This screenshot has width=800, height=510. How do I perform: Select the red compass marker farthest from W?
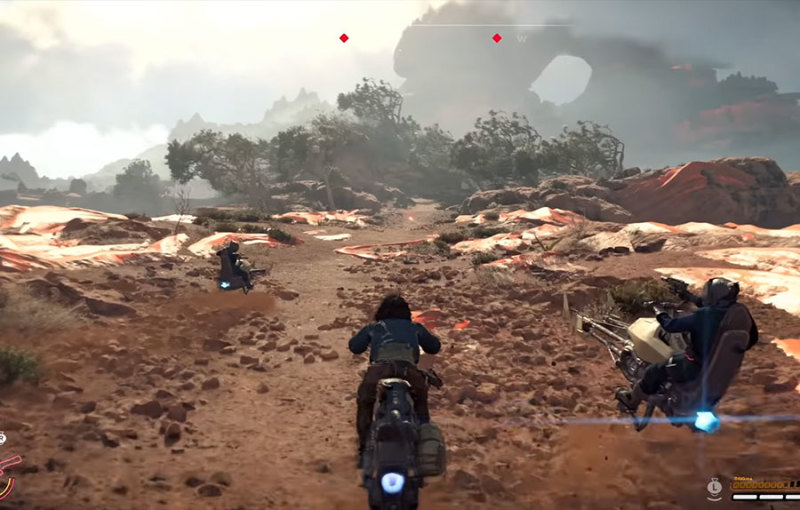(x=343, y=38)
